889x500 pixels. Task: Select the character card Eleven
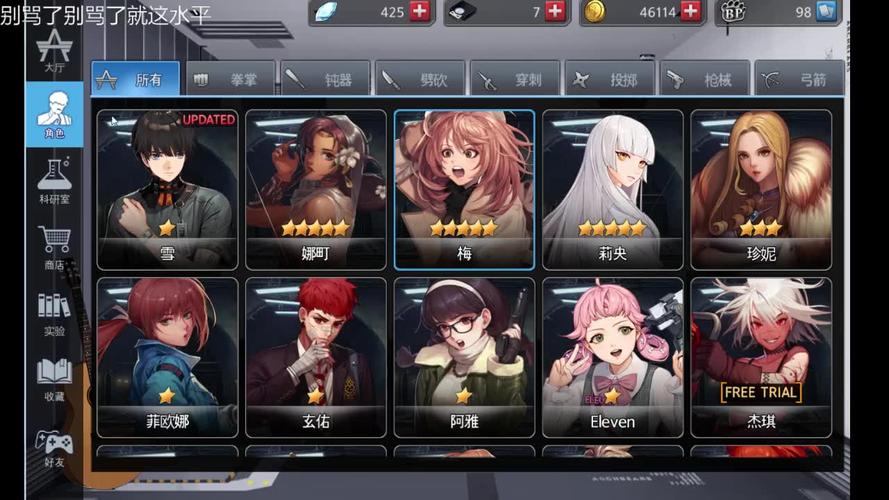(612, 357)
